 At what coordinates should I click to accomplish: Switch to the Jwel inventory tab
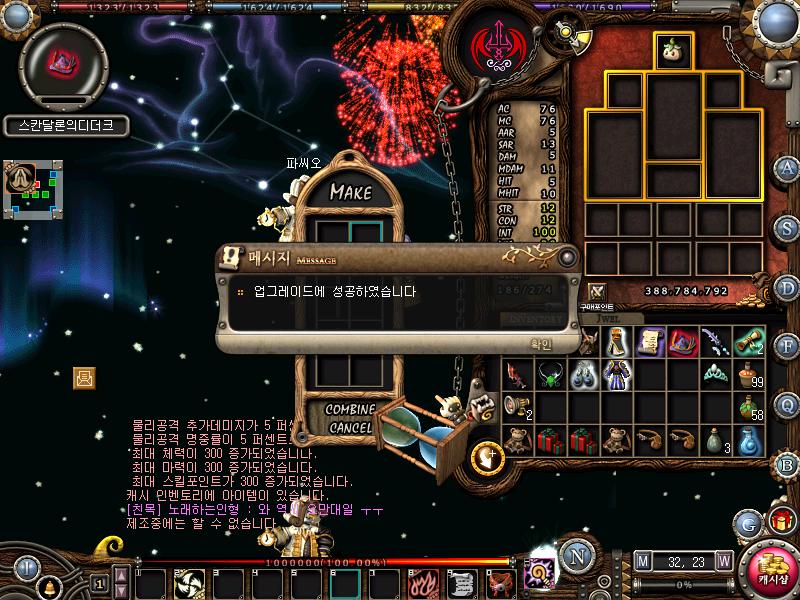pos(610,318)
